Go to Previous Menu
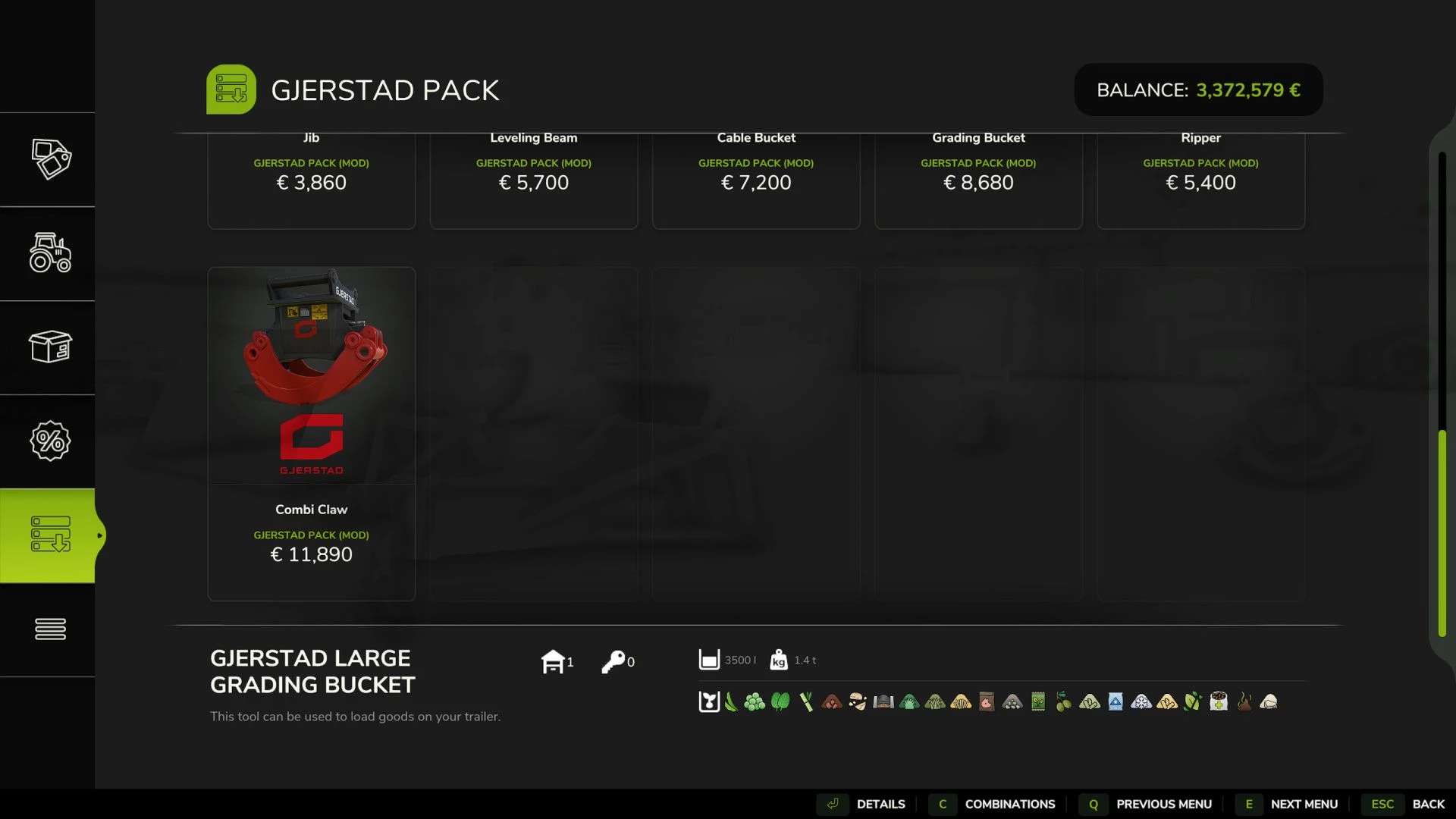Viewport: 1456px width, 819px height. tap(1149, 804)
